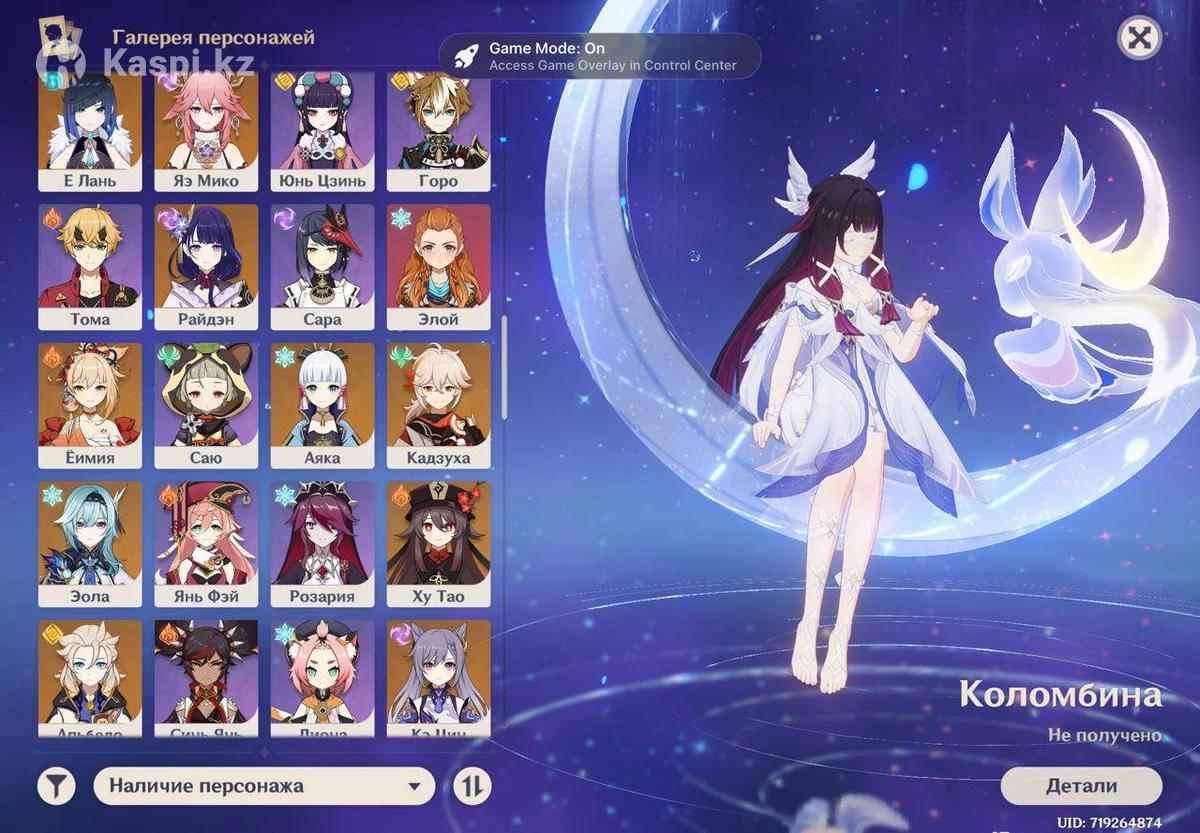Viewport: 1200px width, 833px height.
Task: Select the Аяка portrait
Action: (322, 405)
